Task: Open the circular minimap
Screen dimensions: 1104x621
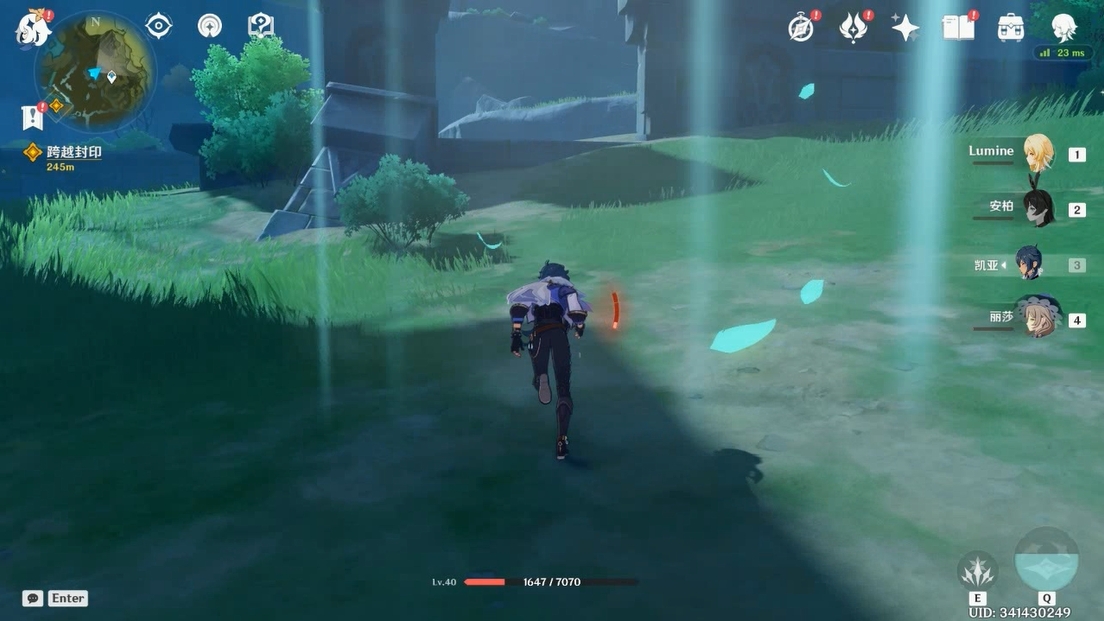Action: tap(94, 70)
